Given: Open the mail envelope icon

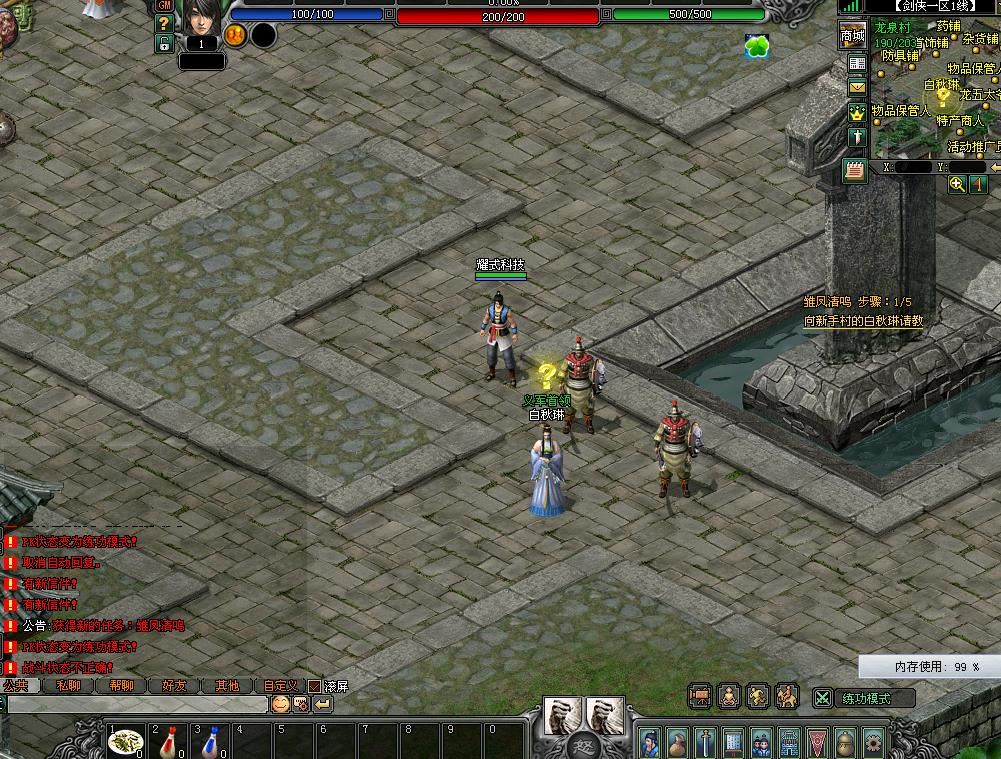Looking at the screenshot, I should pyautogui.click(x=857, y=87).
